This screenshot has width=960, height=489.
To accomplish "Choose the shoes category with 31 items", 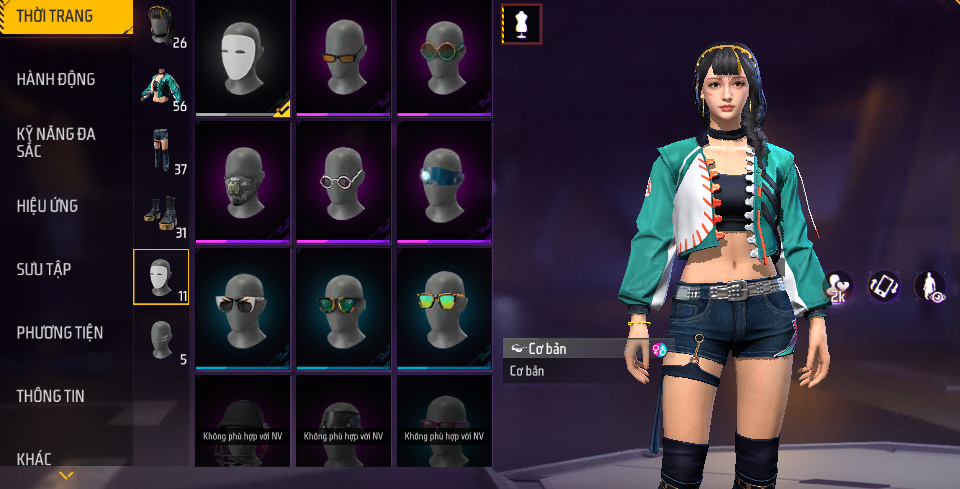I will [x=162, y=214].
